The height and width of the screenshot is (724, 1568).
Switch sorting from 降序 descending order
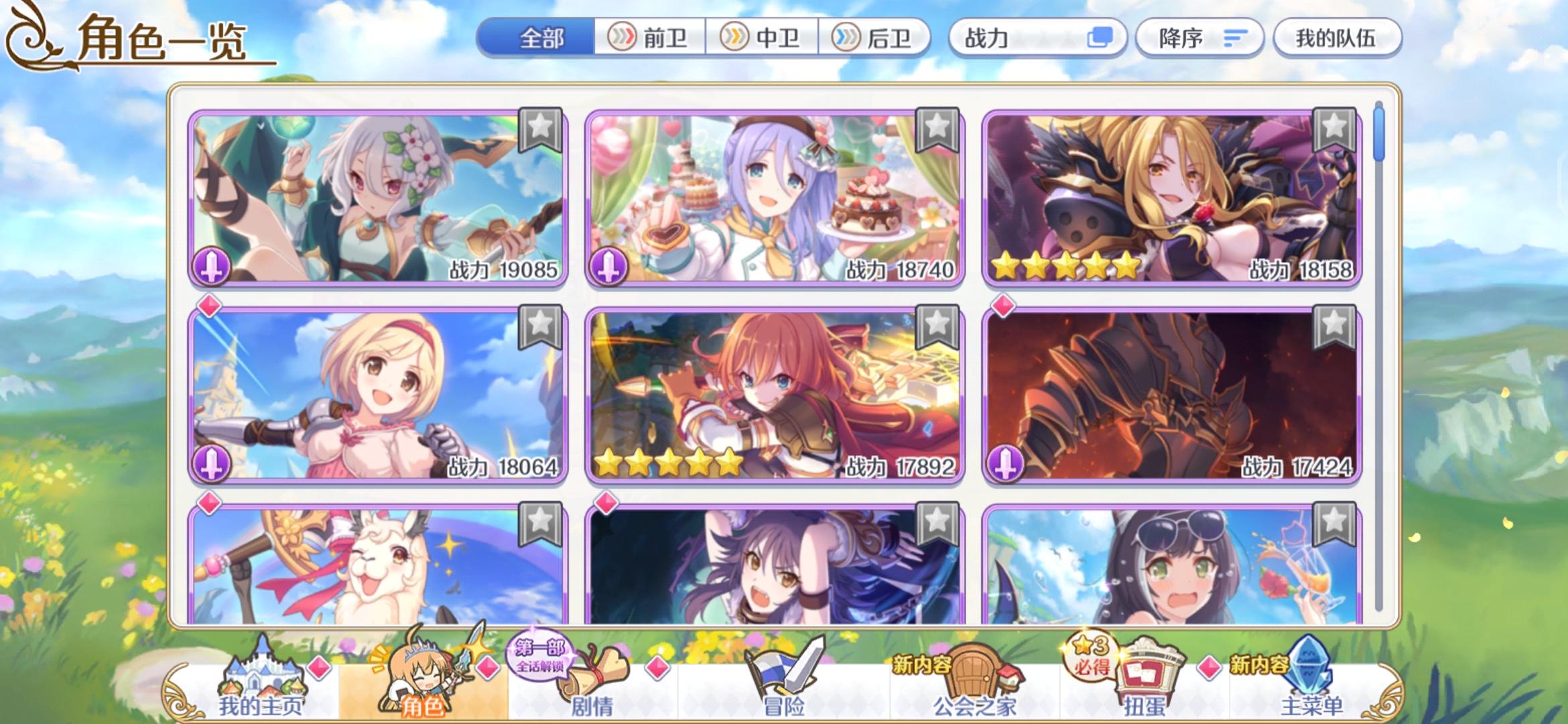(x=1199, y=38)
